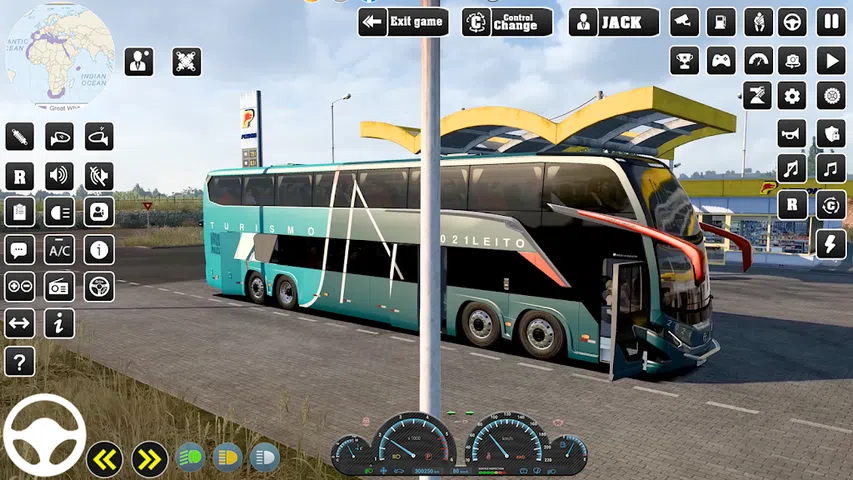Select the JACK player profile button
The height and width of the screenshot is (480, 853).
[614, 22]
